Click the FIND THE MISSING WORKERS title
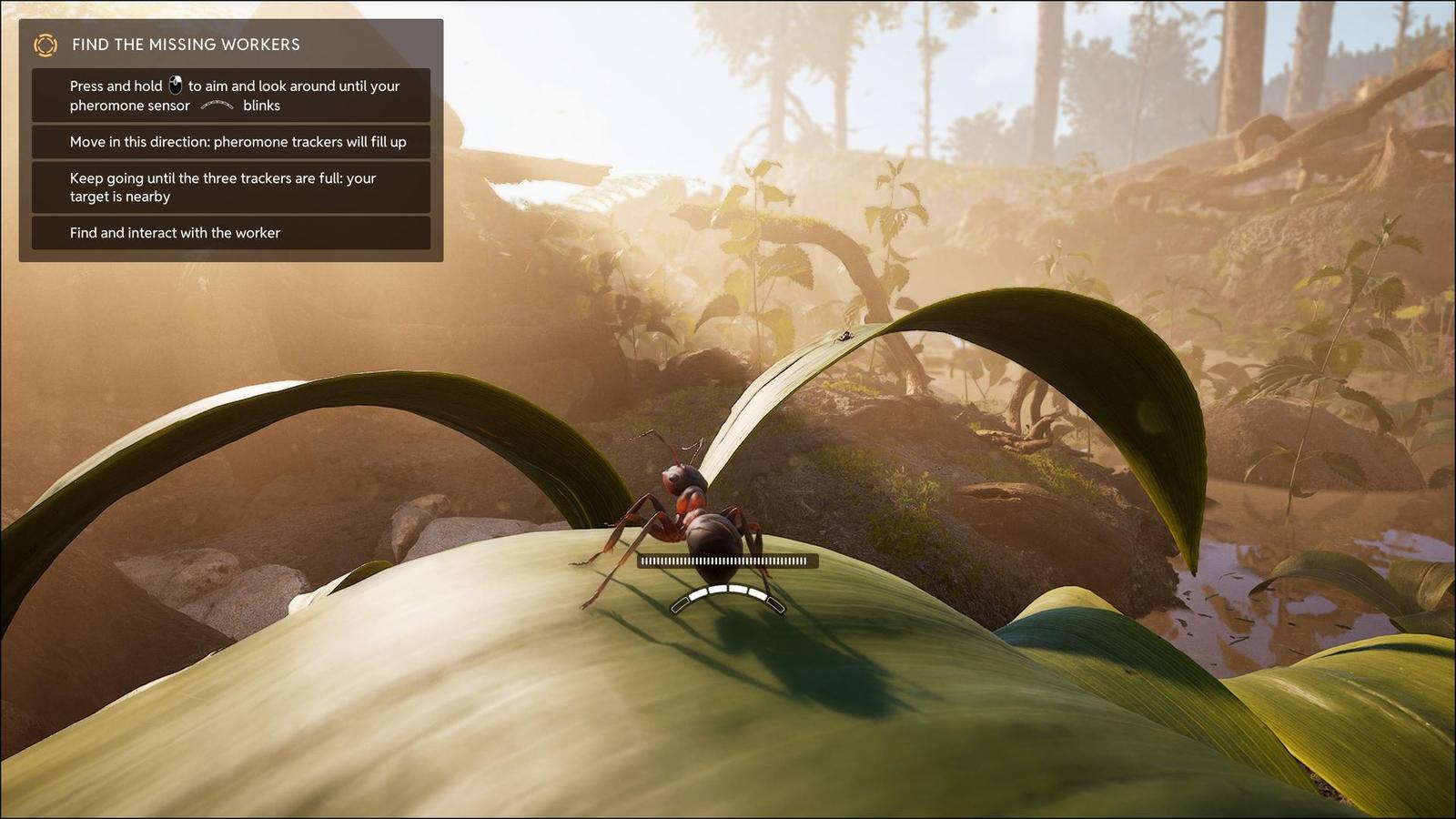This screenshot has height=819, width=1456. (187, 44)
